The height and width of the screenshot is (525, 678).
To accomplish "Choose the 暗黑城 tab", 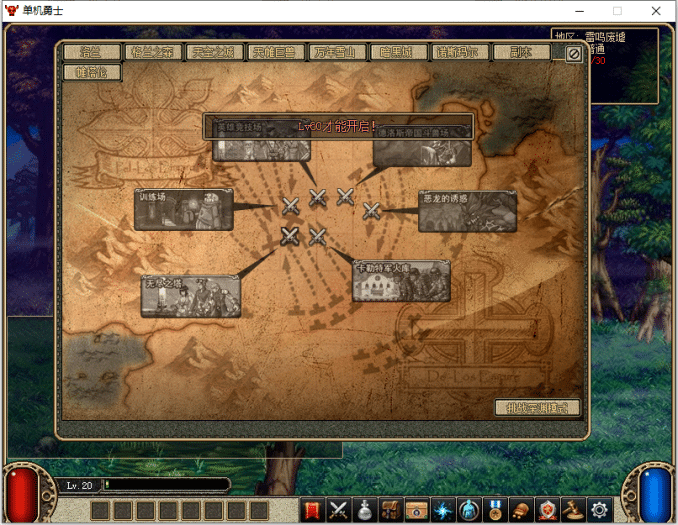I will tap(398, 53).
